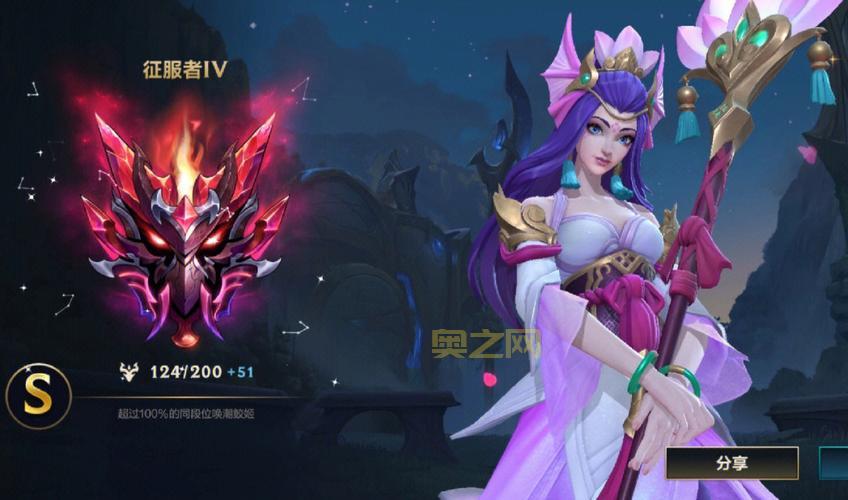The height and width of the screenshot is (500, 848).
Task: Click the teal button beside 分享
Action: tap(834, 463)
